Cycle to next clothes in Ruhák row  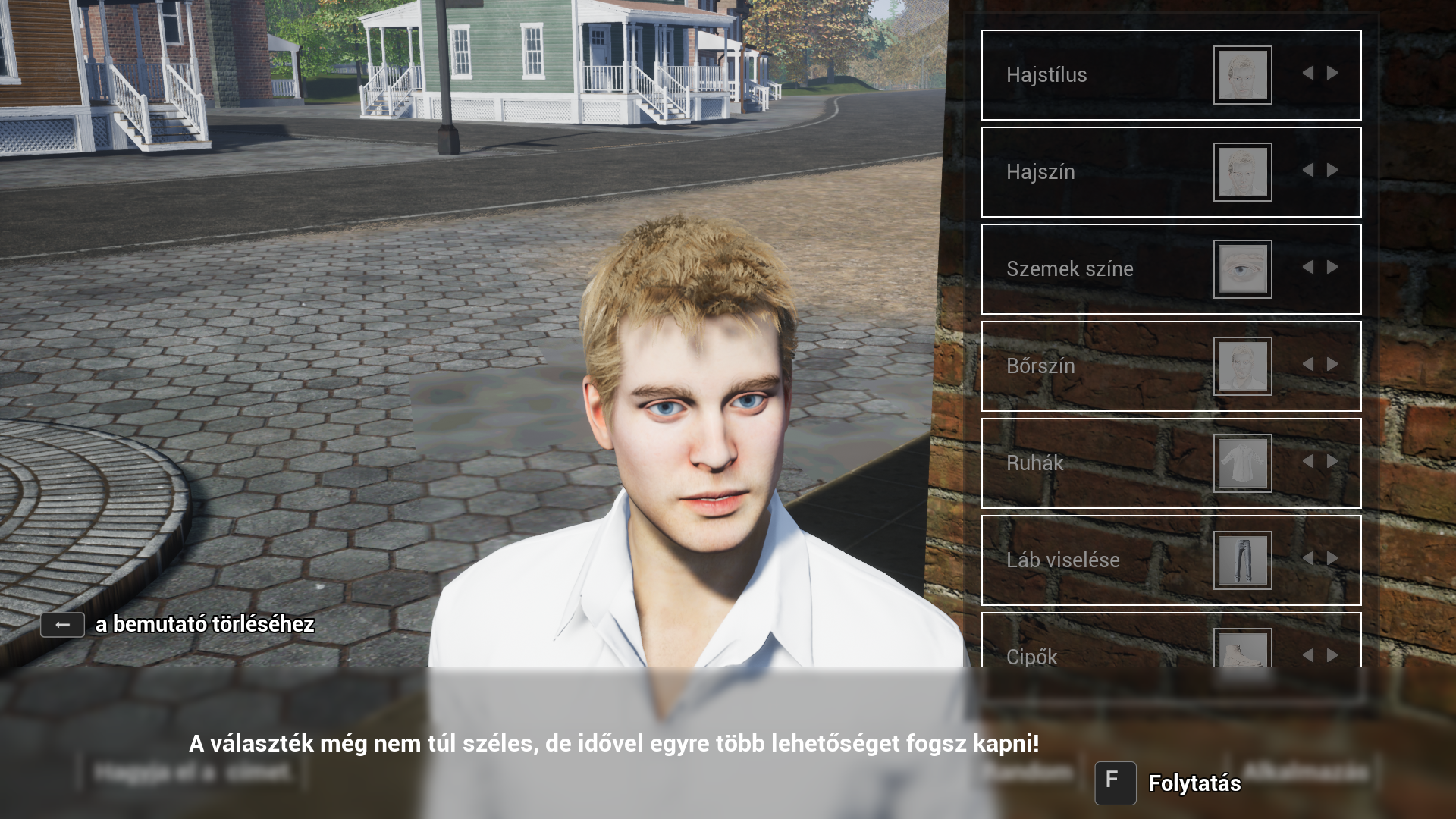point(1332,462)
